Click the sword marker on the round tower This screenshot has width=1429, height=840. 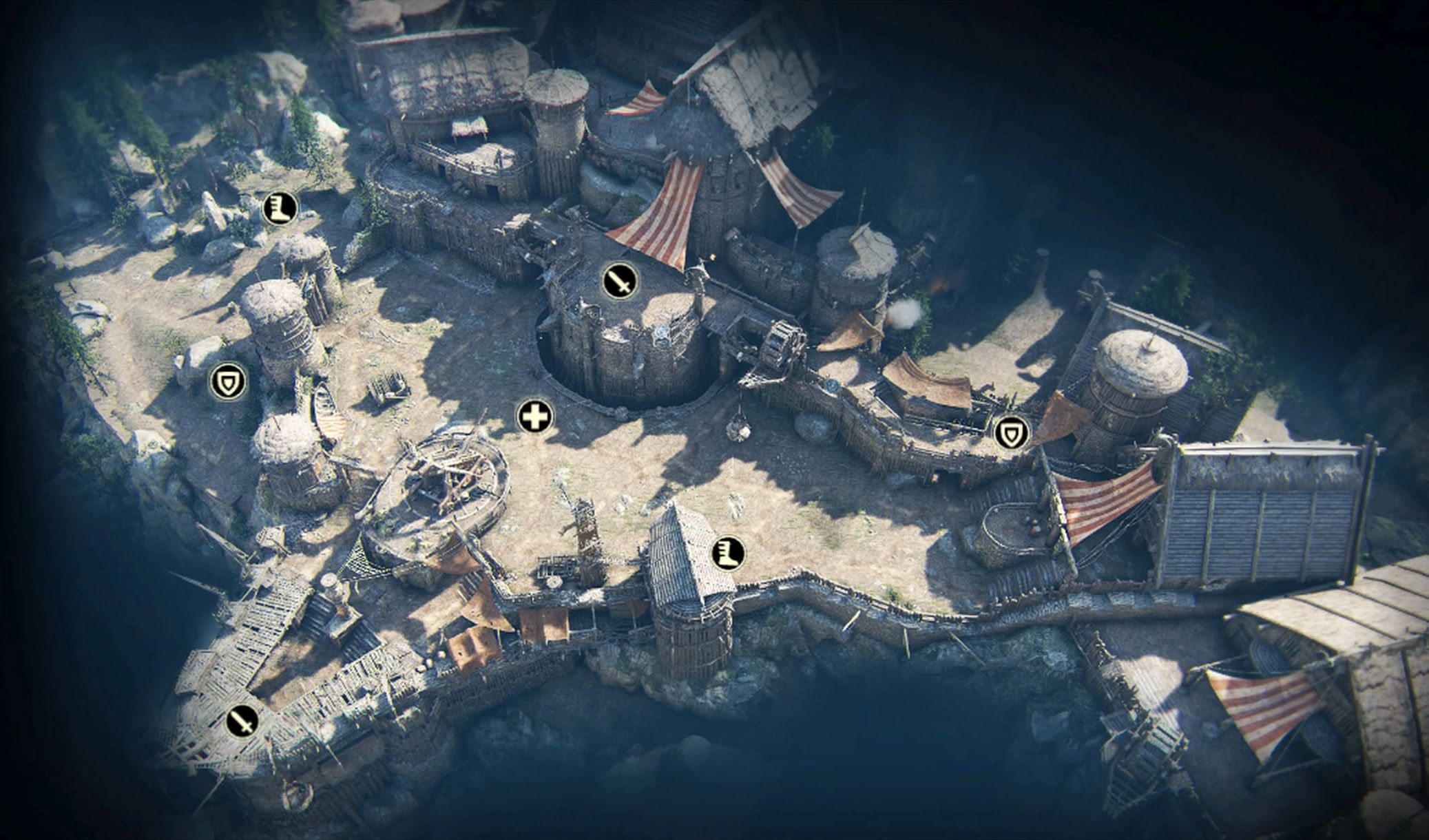tap(620, 281)
